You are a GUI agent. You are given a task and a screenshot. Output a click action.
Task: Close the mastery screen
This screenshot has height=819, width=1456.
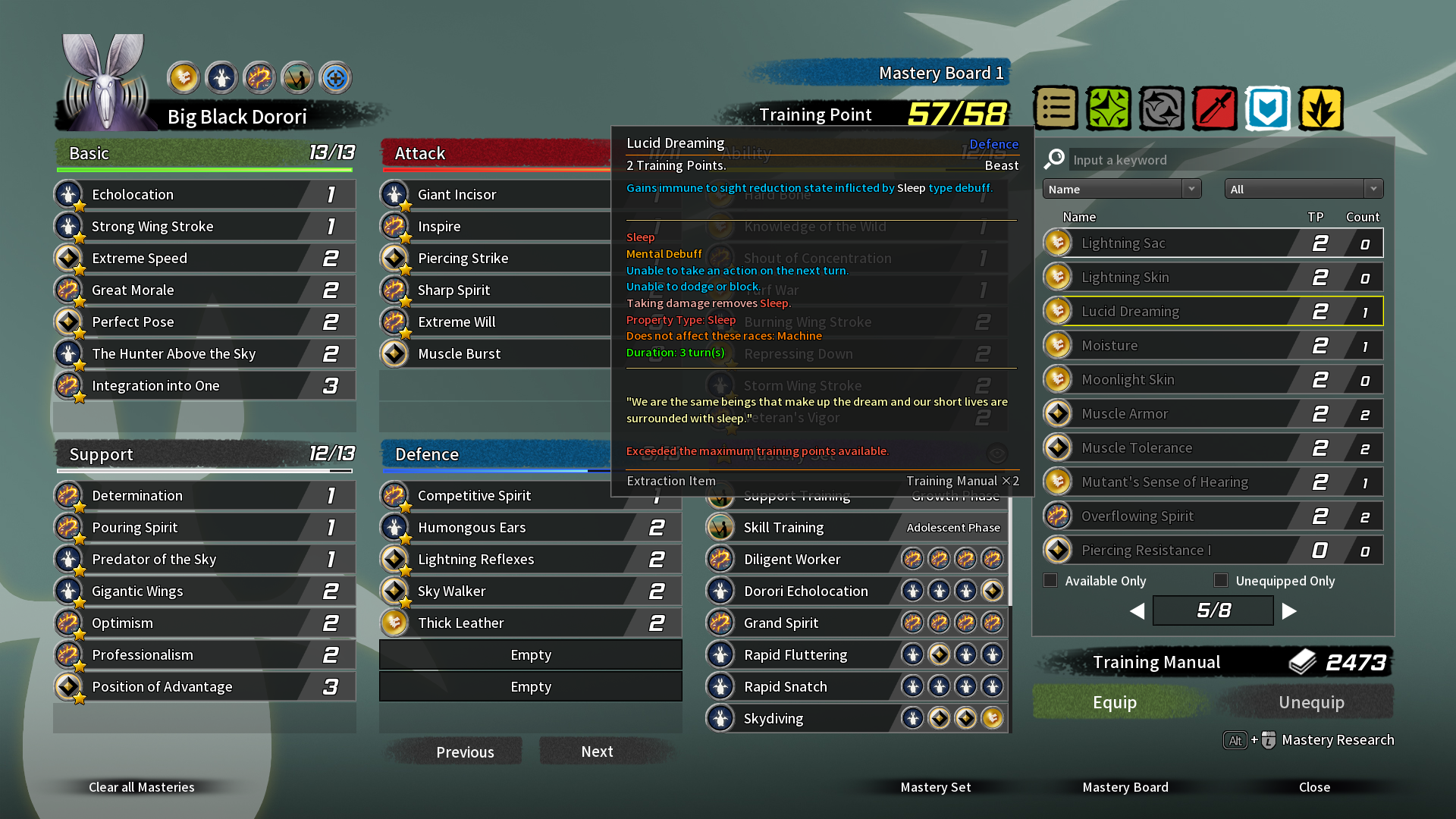[1313, 787]
